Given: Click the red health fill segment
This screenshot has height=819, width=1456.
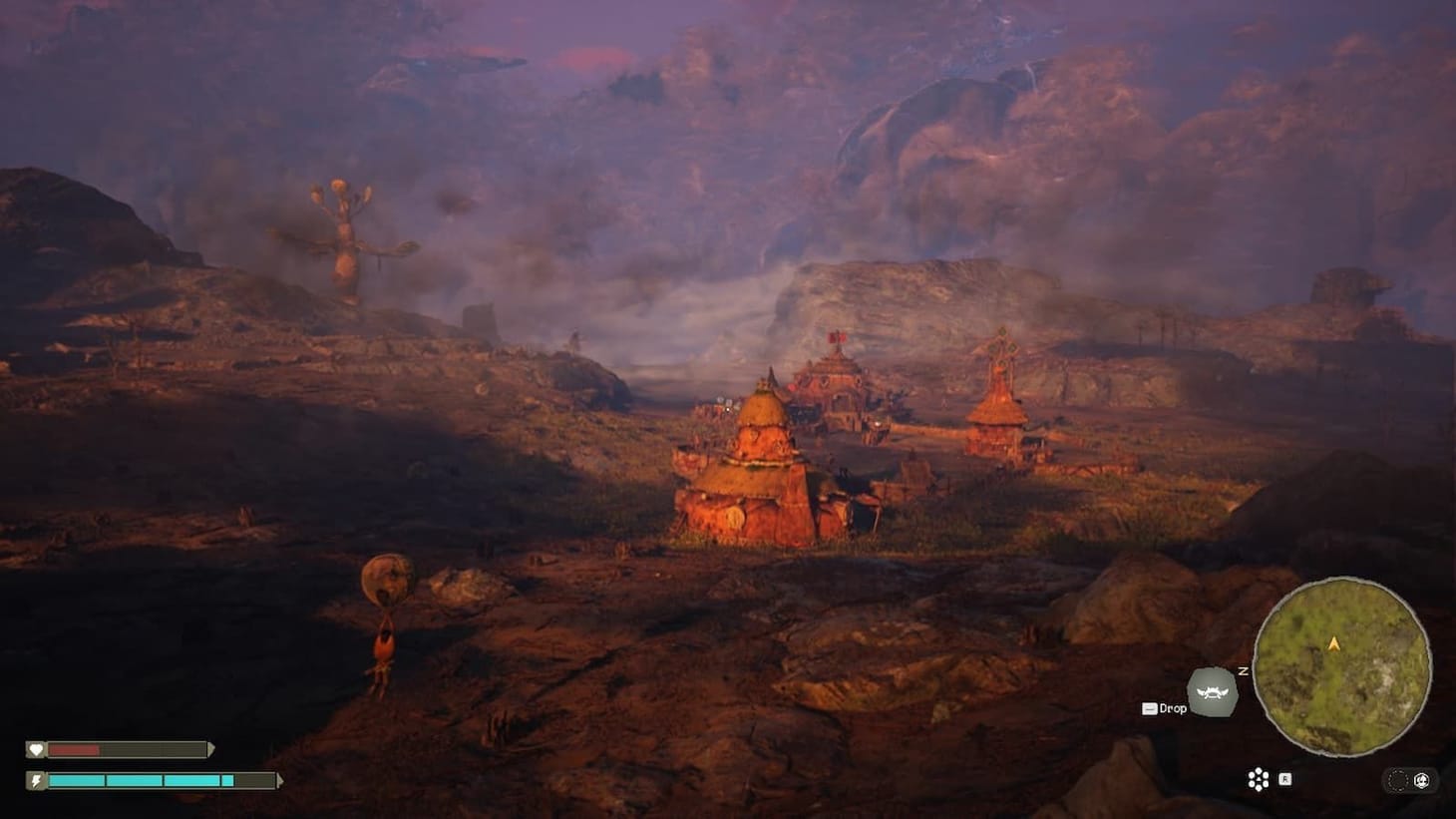Looking at the screenshot, I should (x=75, y=748).
